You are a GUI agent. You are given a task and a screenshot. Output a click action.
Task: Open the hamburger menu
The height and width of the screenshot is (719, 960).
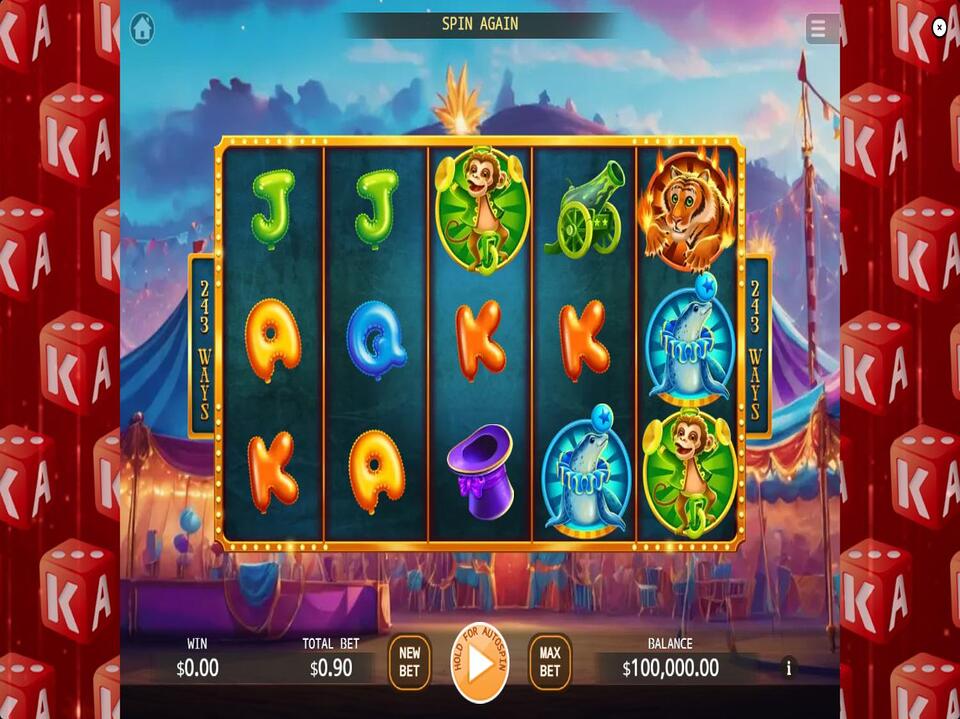click(x=820, y=29)
